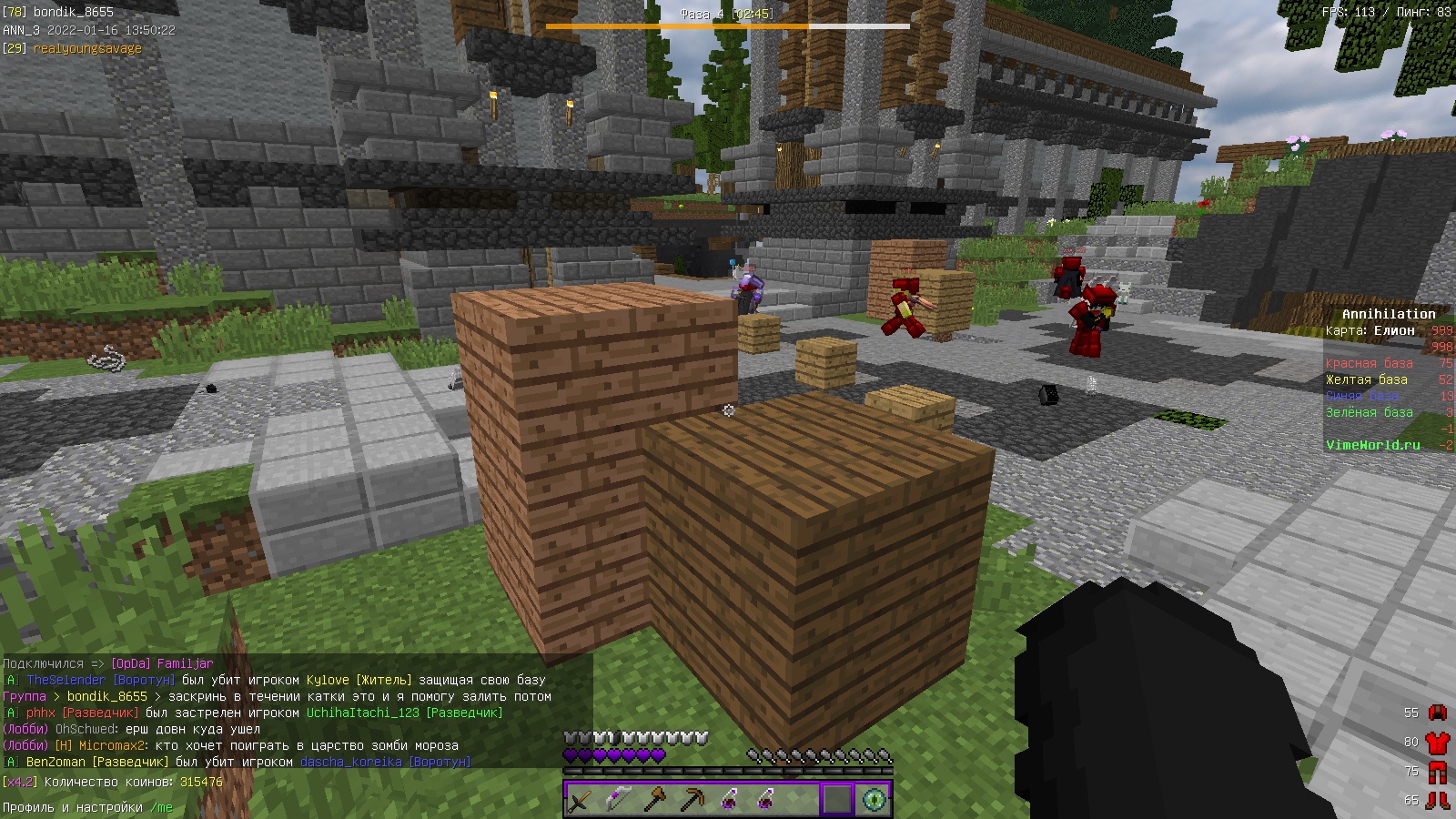Click the red chestplate armor icon
Screen dimensions: 1456x819
pos(1438,742)
